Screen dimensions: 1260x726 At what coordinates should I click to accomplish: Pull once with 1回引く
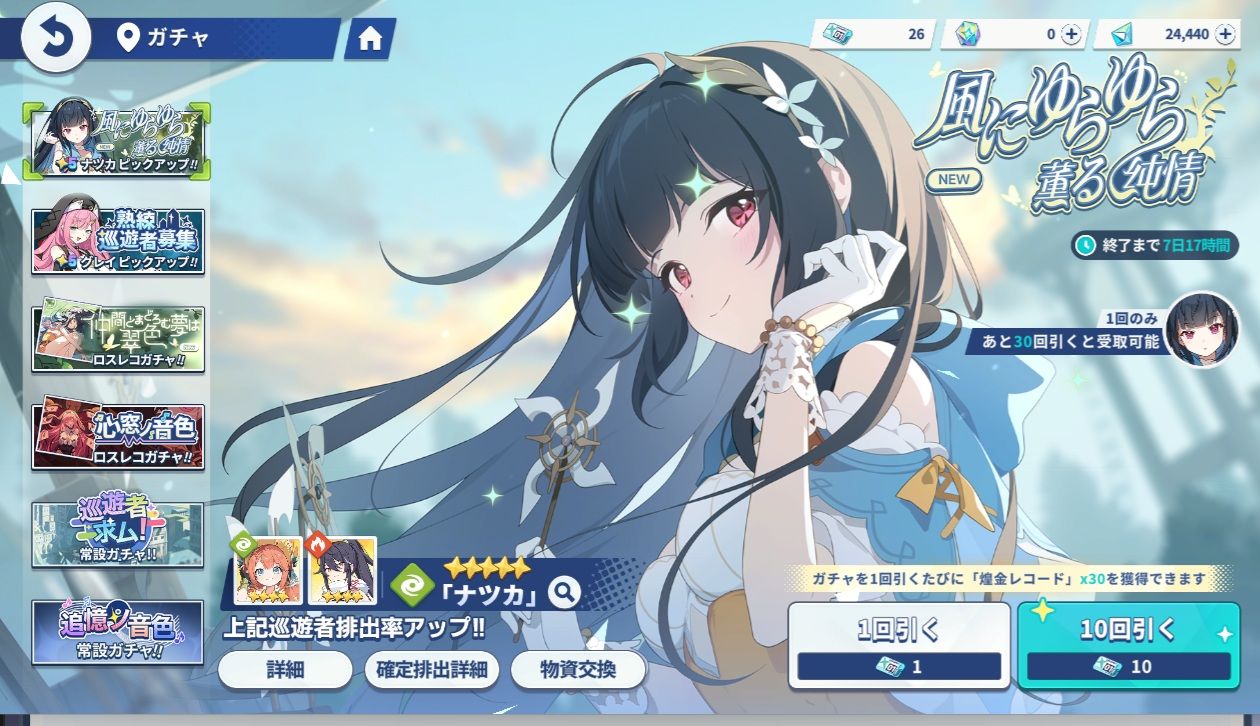click(x=899, y=645)
